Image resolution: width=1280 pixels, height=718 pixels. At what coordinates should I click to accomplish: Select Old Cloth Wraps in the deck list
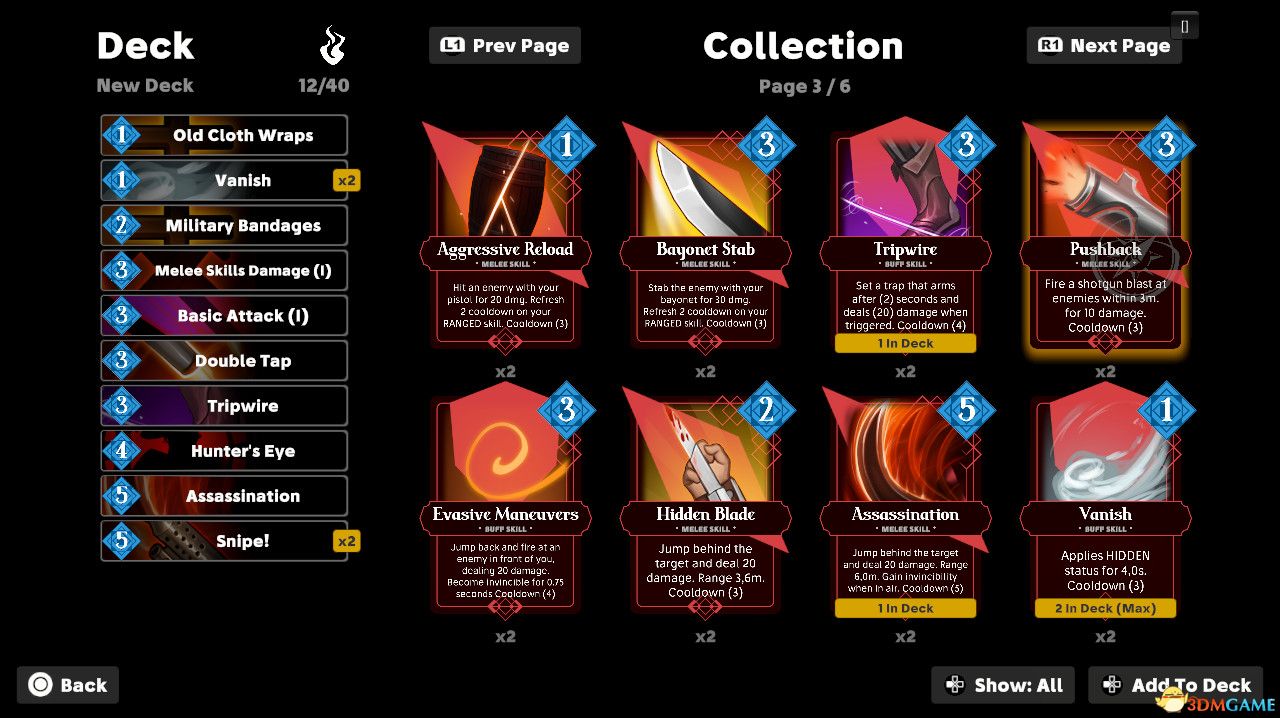224,135
